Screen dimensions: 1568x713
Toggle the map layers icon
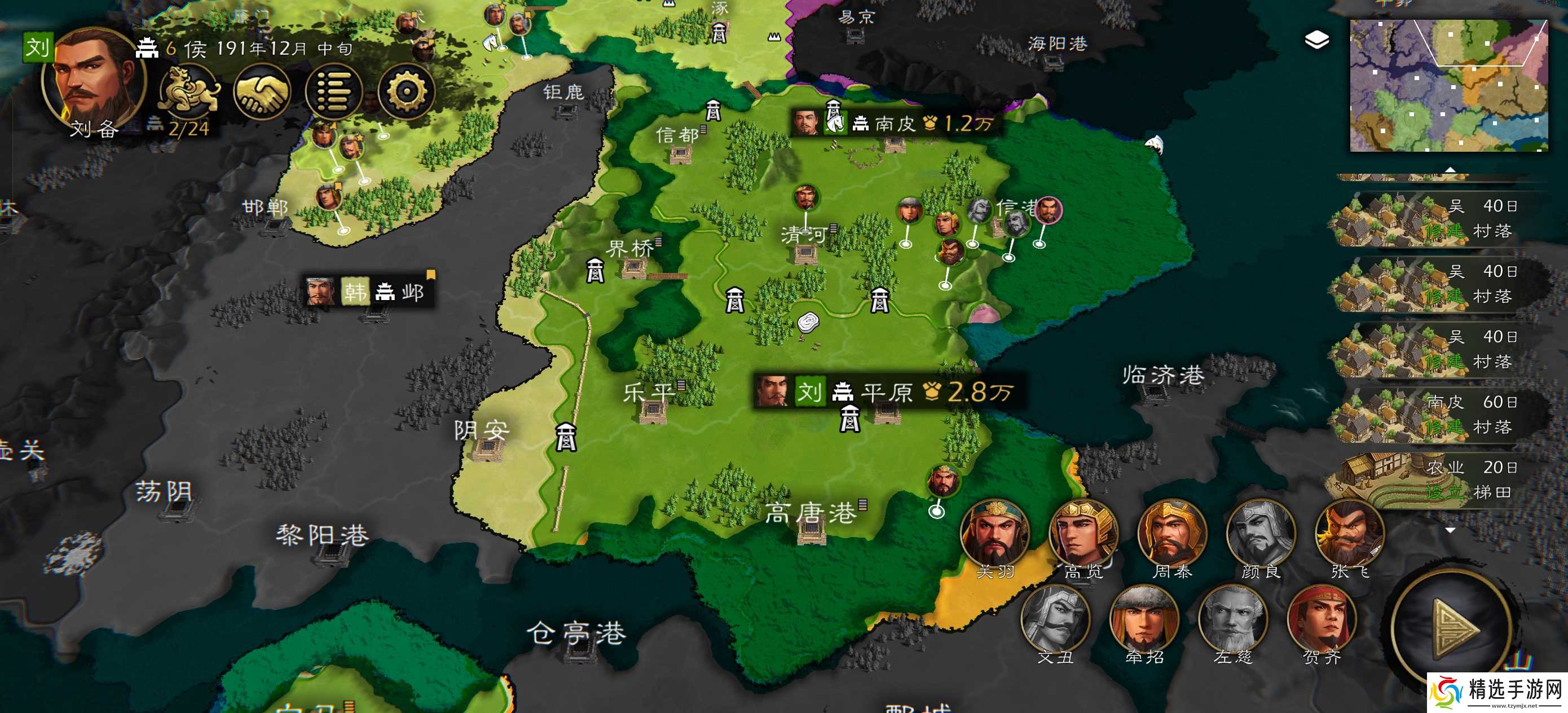tap(1316, 41)
